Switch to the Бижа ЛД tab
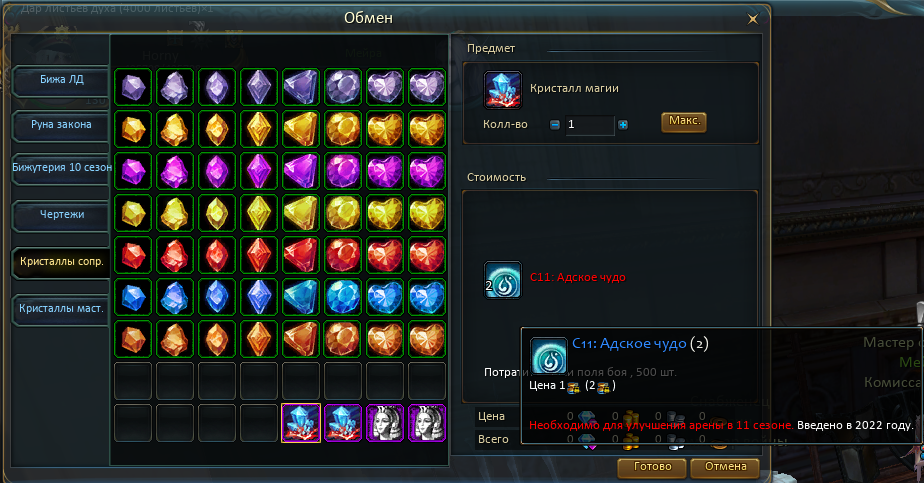This screenshot has width=924, height=483. (61, 79)
